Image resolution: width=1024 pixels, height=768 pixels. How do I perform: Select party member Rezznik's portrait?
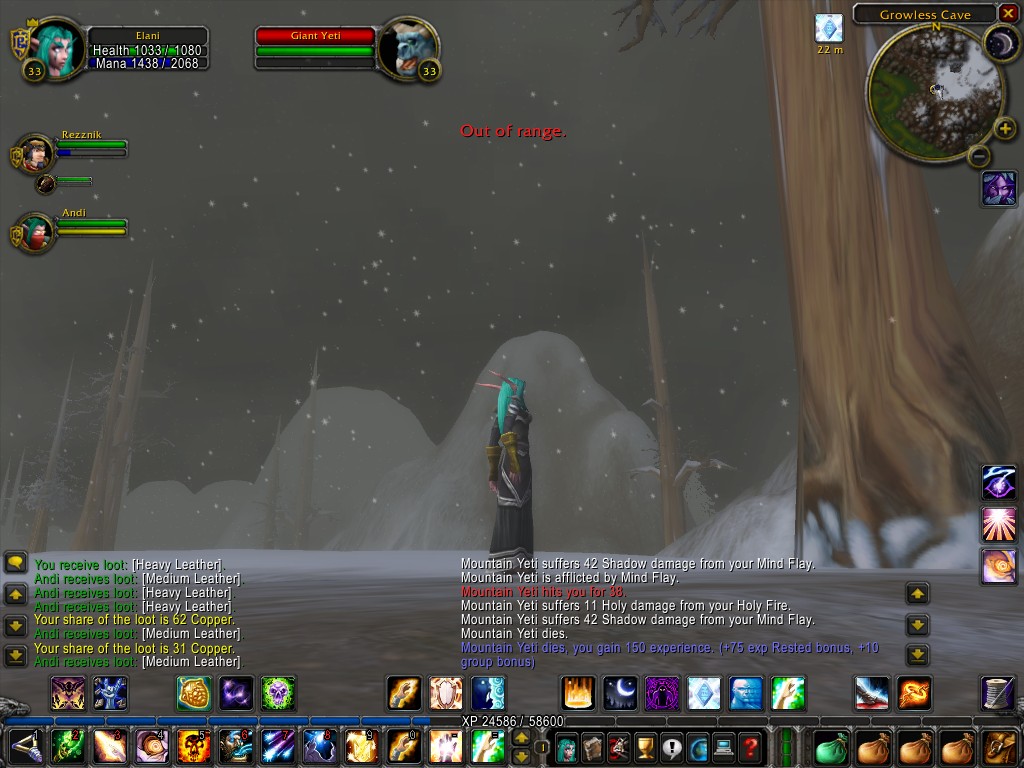click(37, 153)
